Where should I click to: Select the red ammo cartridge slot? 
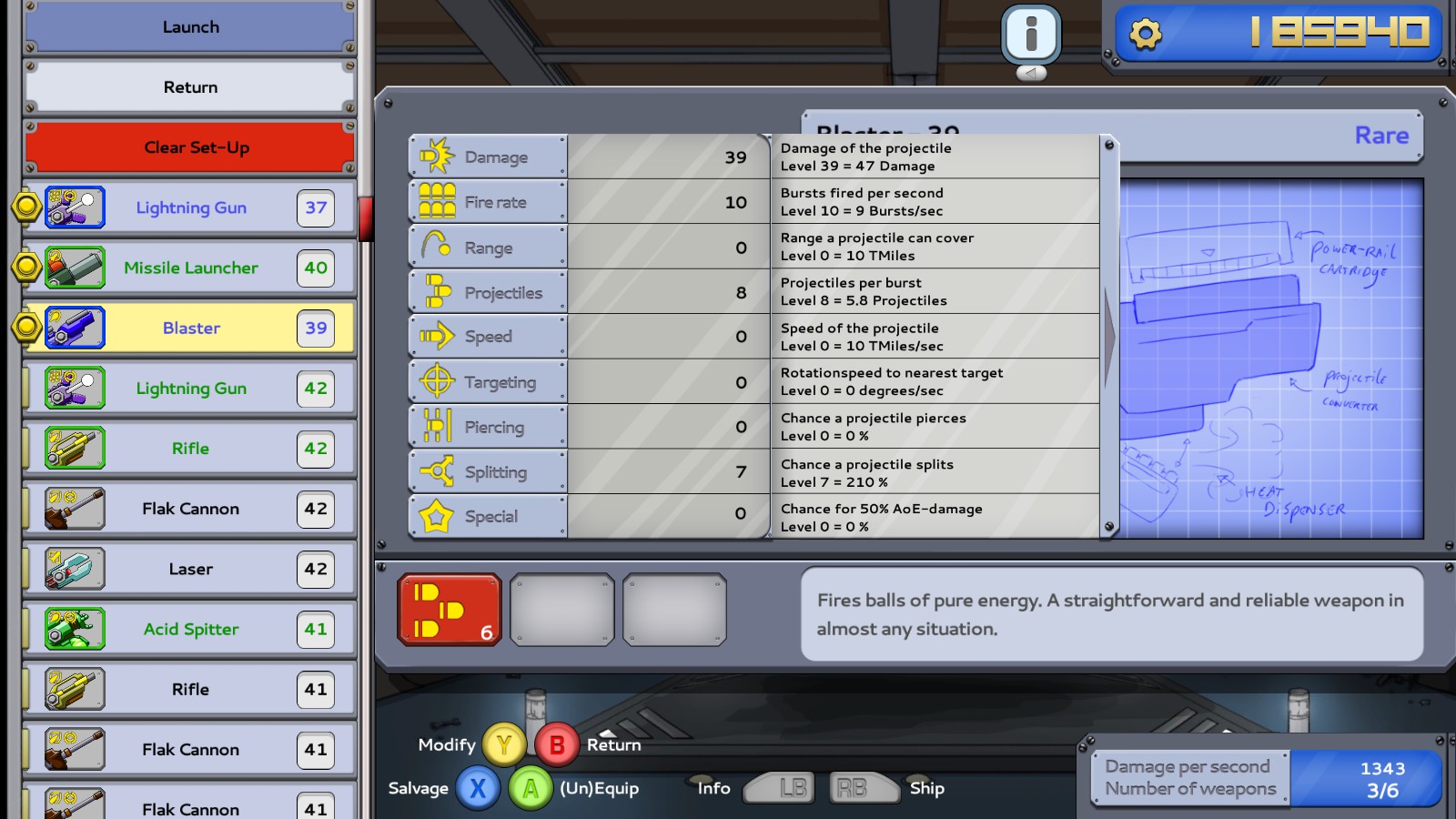click(x=449, y=608)
